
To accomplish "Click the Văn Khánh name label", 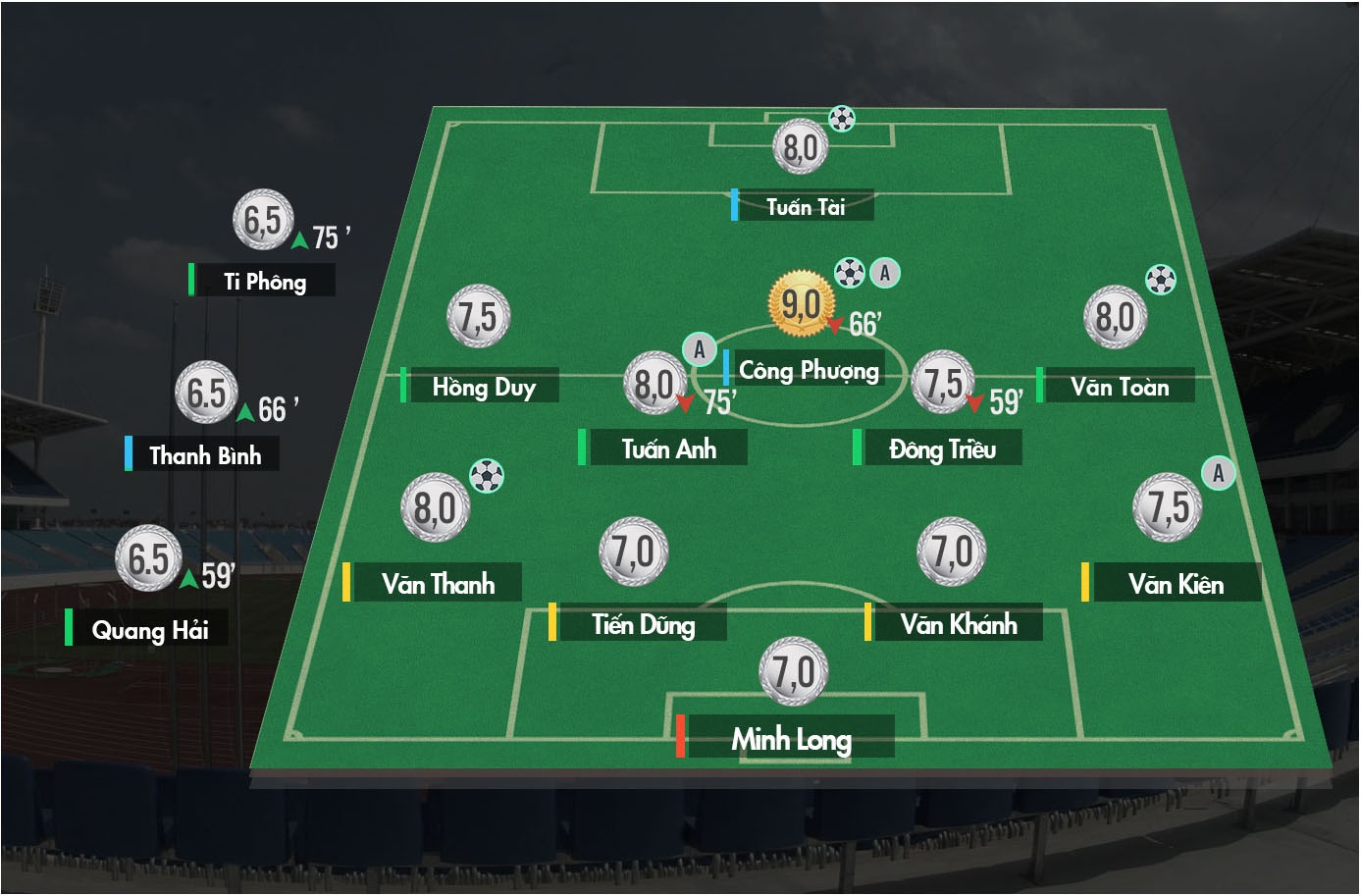I will pos(958,624).
